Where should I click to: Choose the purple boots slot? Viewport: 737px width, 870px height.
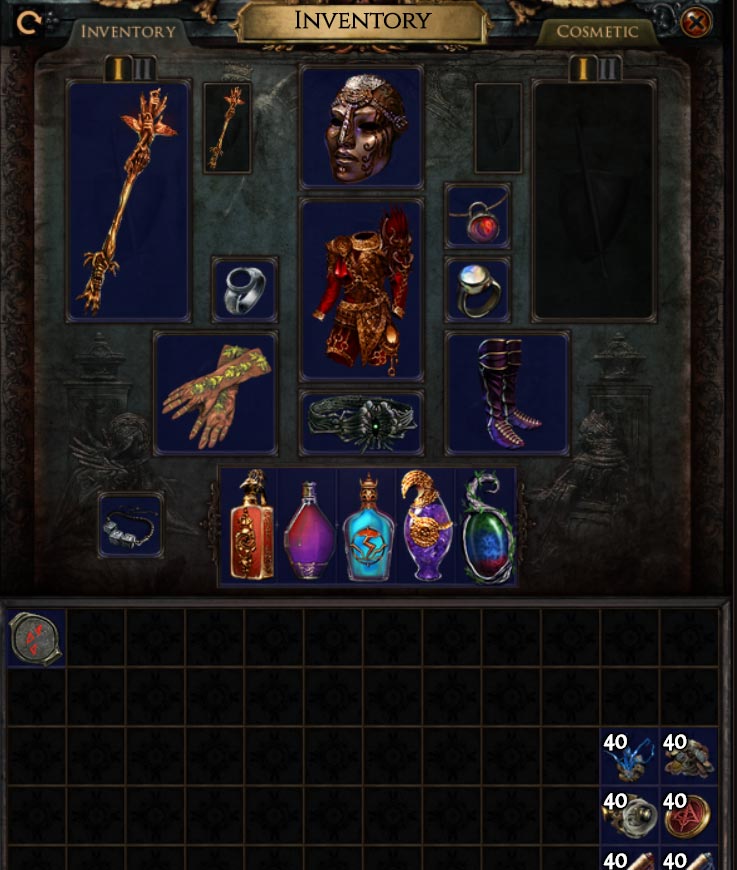[507, 393]
